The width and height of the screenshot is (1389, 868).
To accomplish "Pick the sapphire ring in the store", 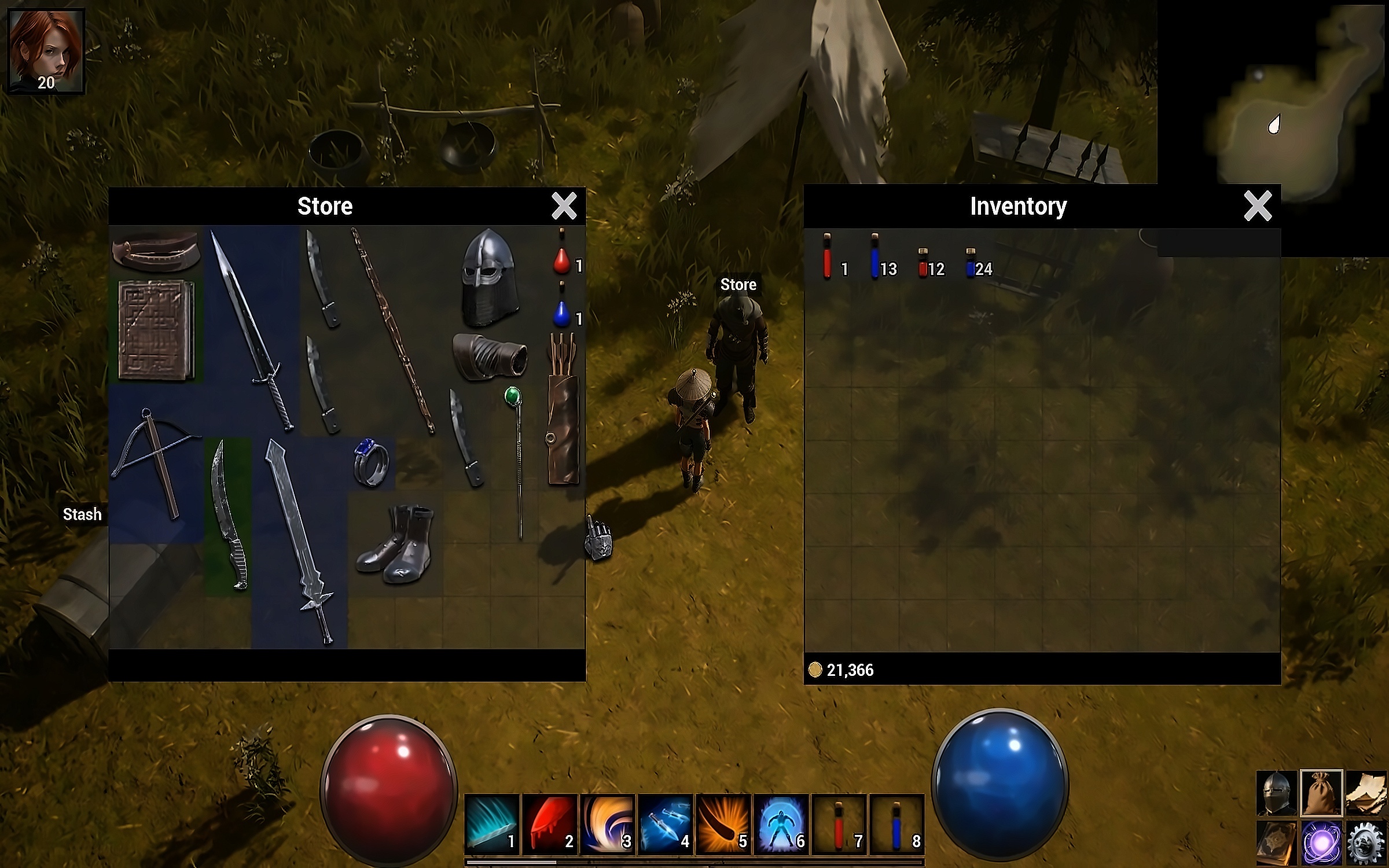I will point(371,462).
